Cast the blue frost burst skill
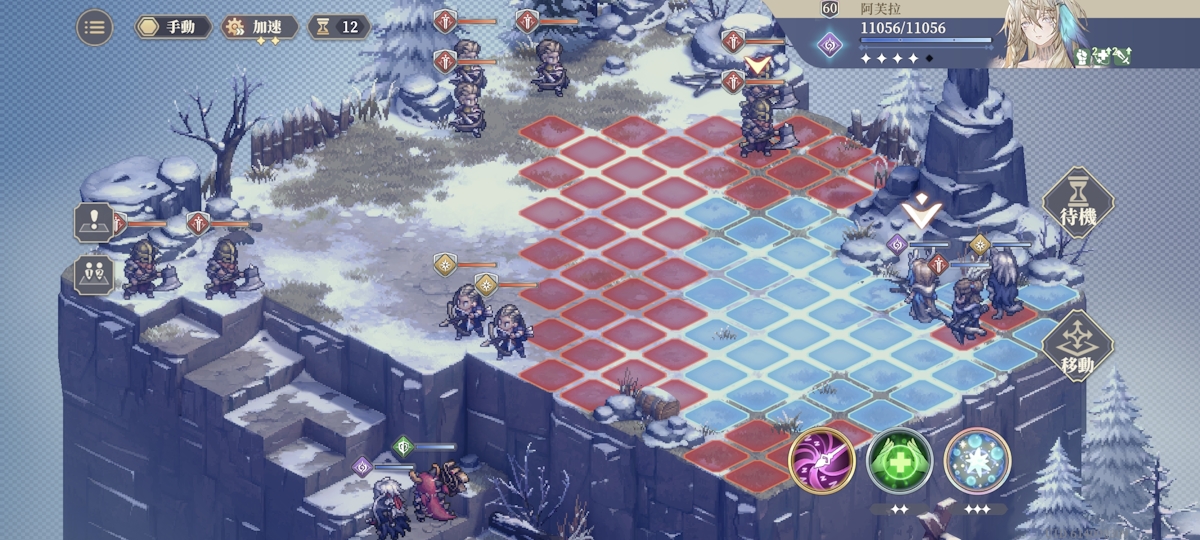 coord(977,460)
